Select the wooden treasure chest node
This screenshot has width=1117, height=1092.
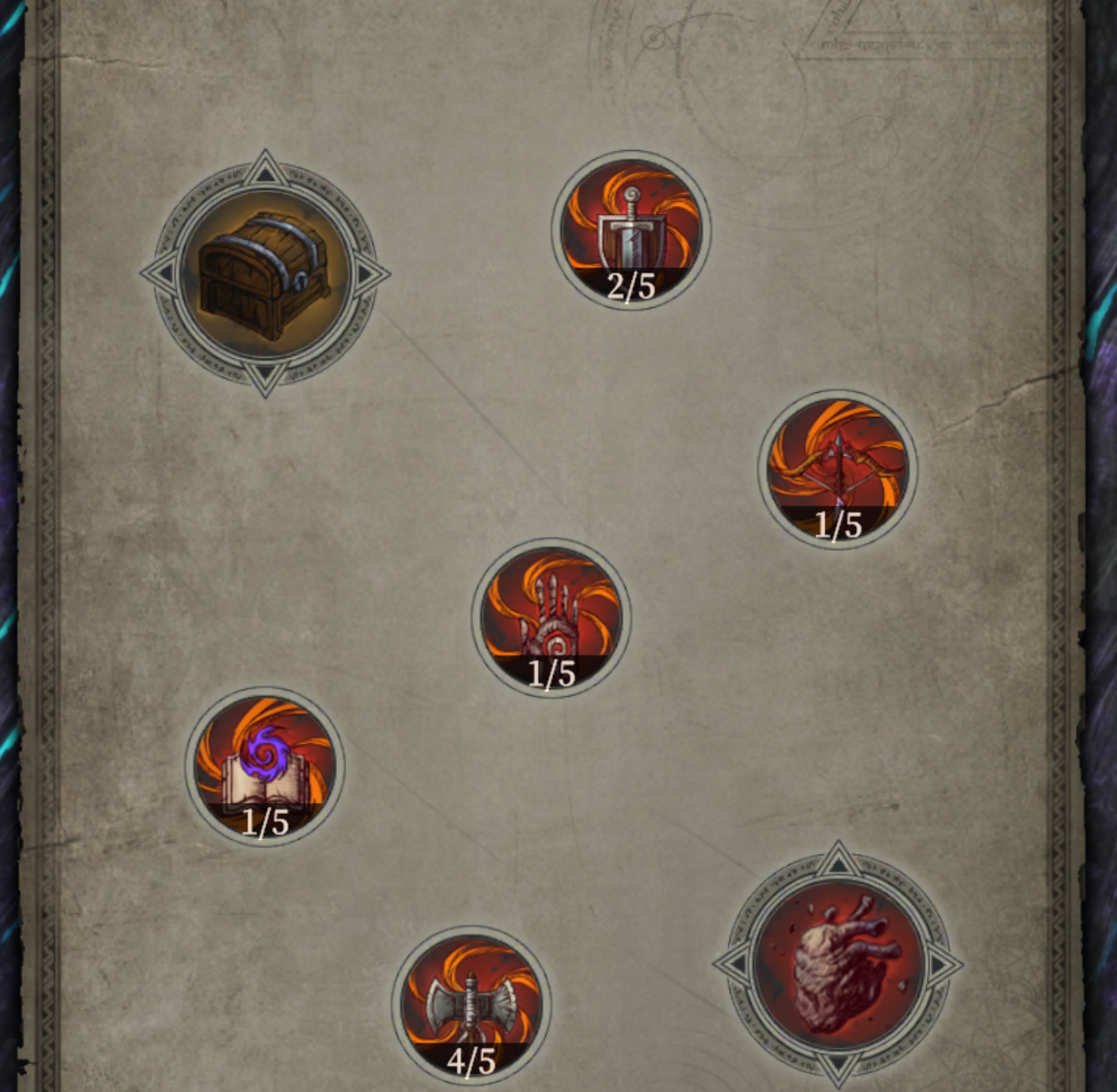[x=265, y=274]
